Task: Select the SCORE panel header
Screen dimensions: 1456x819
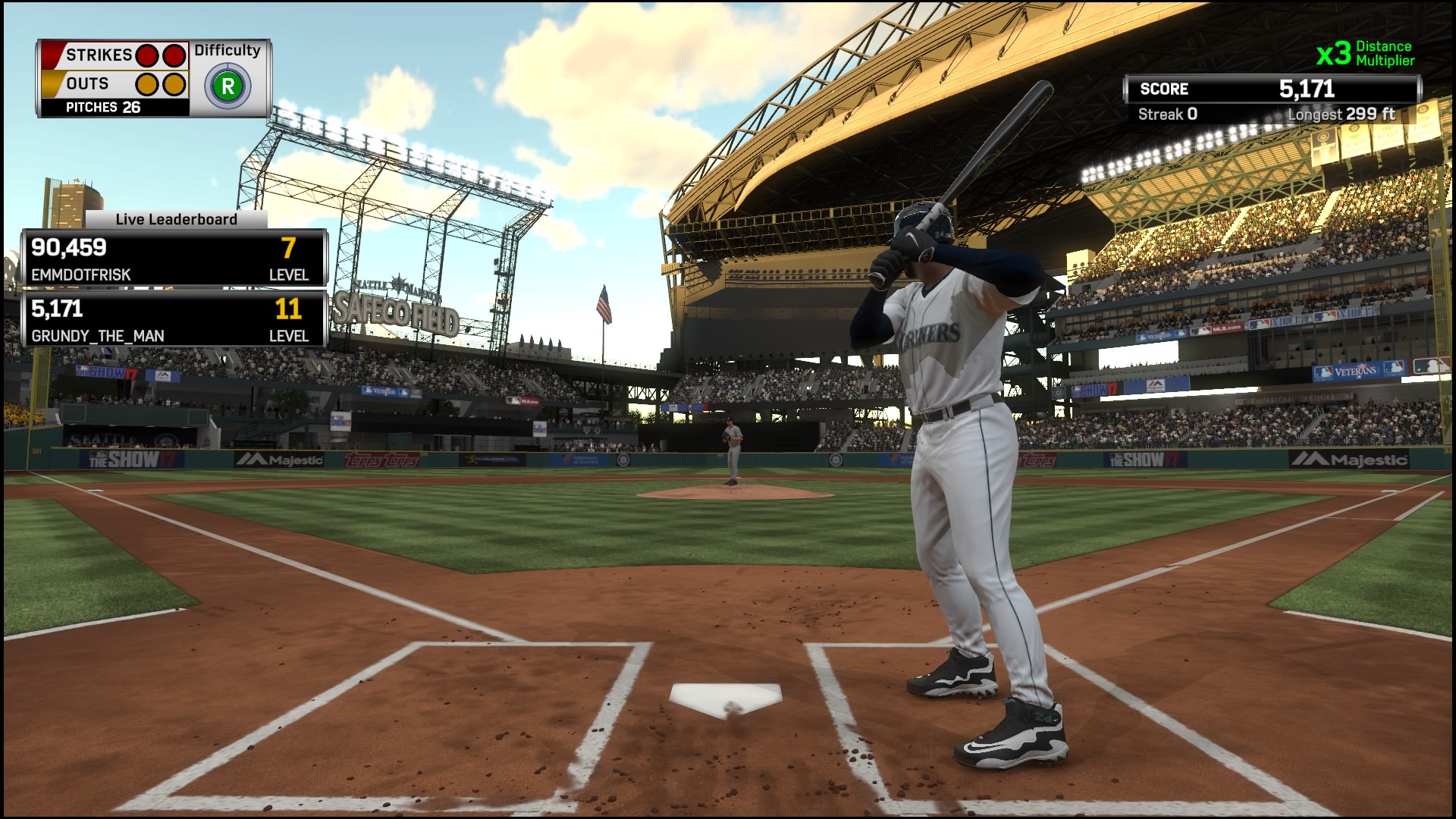Action: 1164,88
